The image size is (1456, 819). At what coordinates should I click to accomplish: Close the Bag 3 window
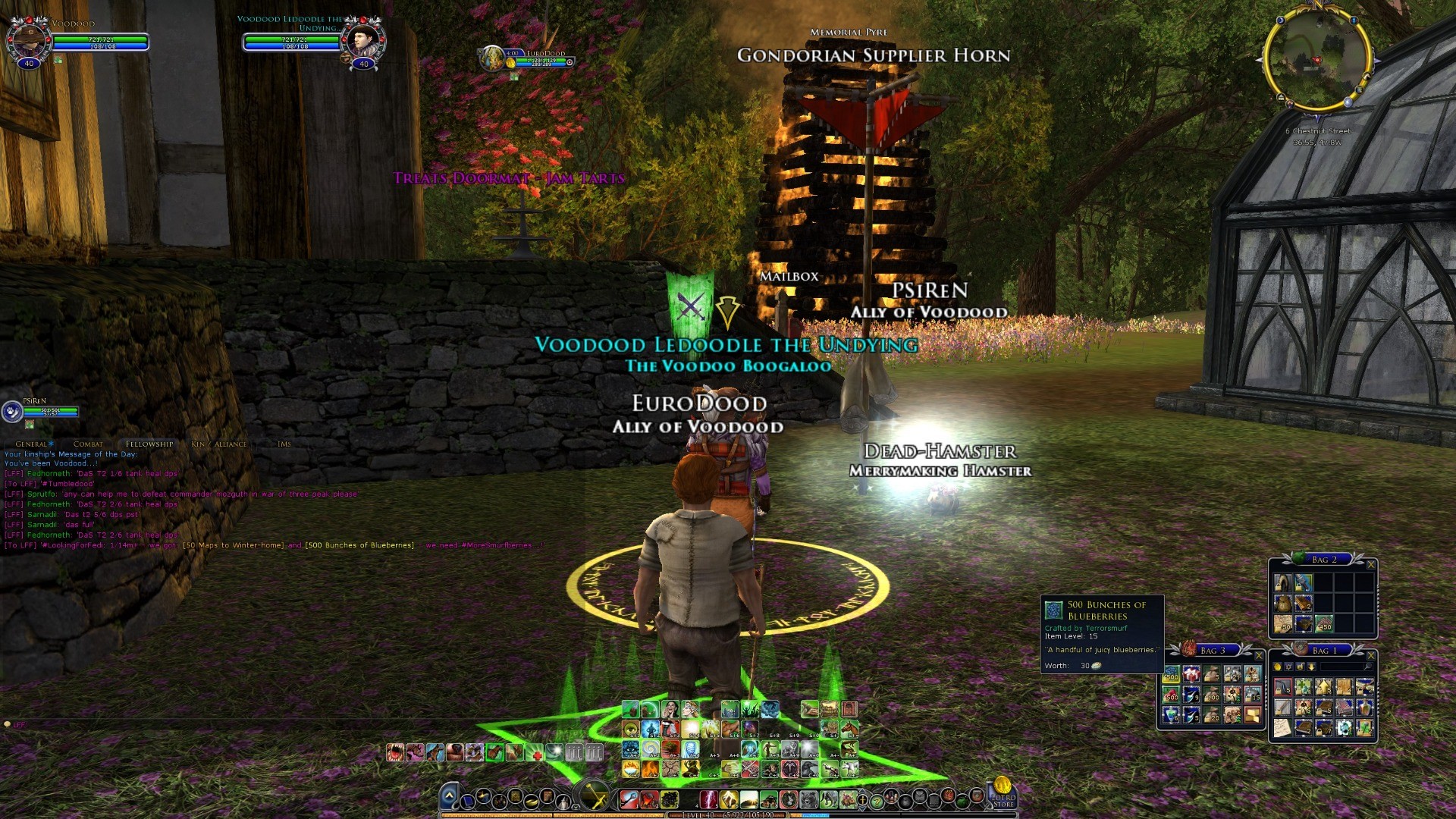pos(1259,655)
